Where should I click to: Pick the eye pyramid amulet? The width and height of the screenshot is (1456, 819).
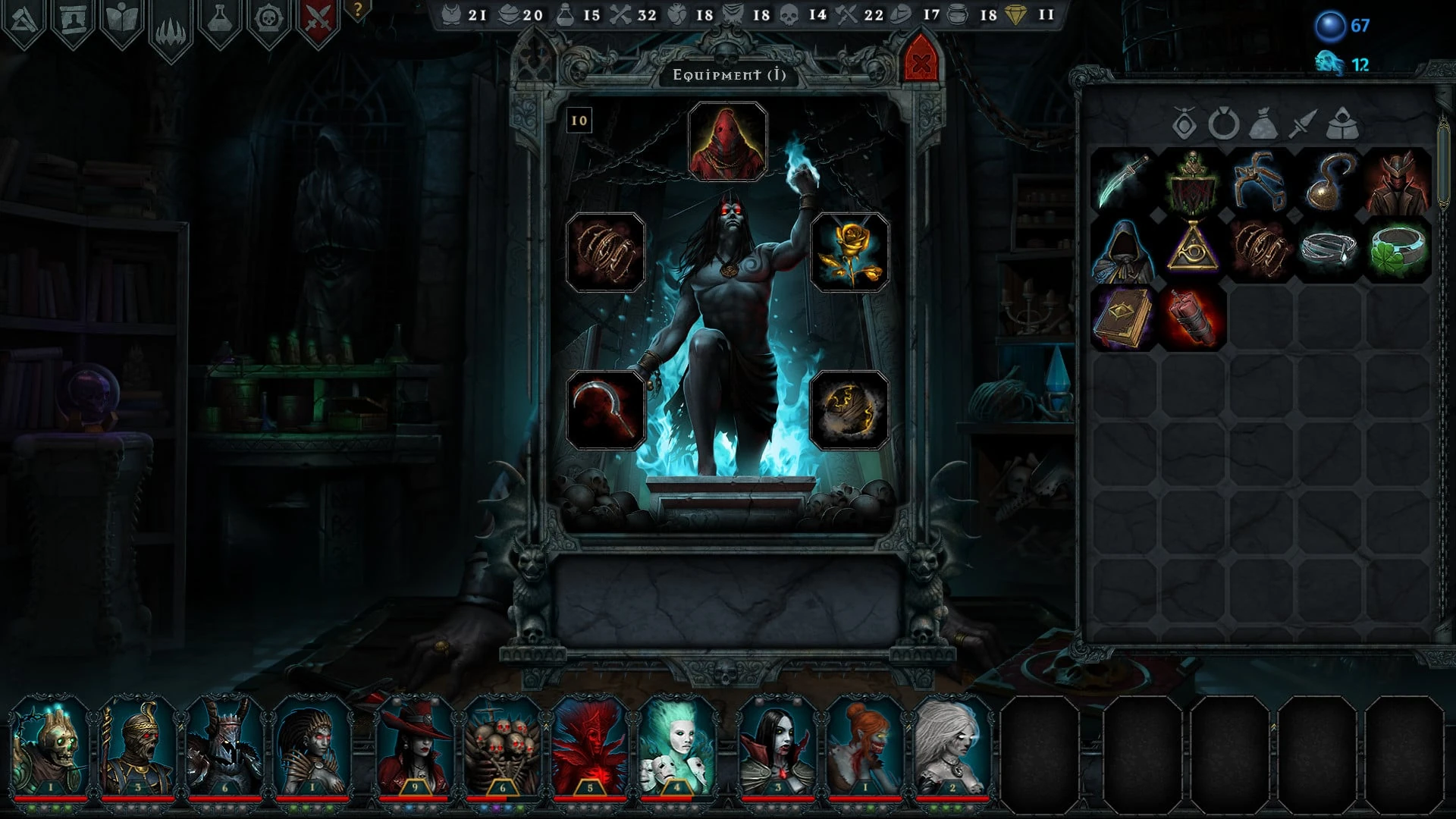[1192, 249]
